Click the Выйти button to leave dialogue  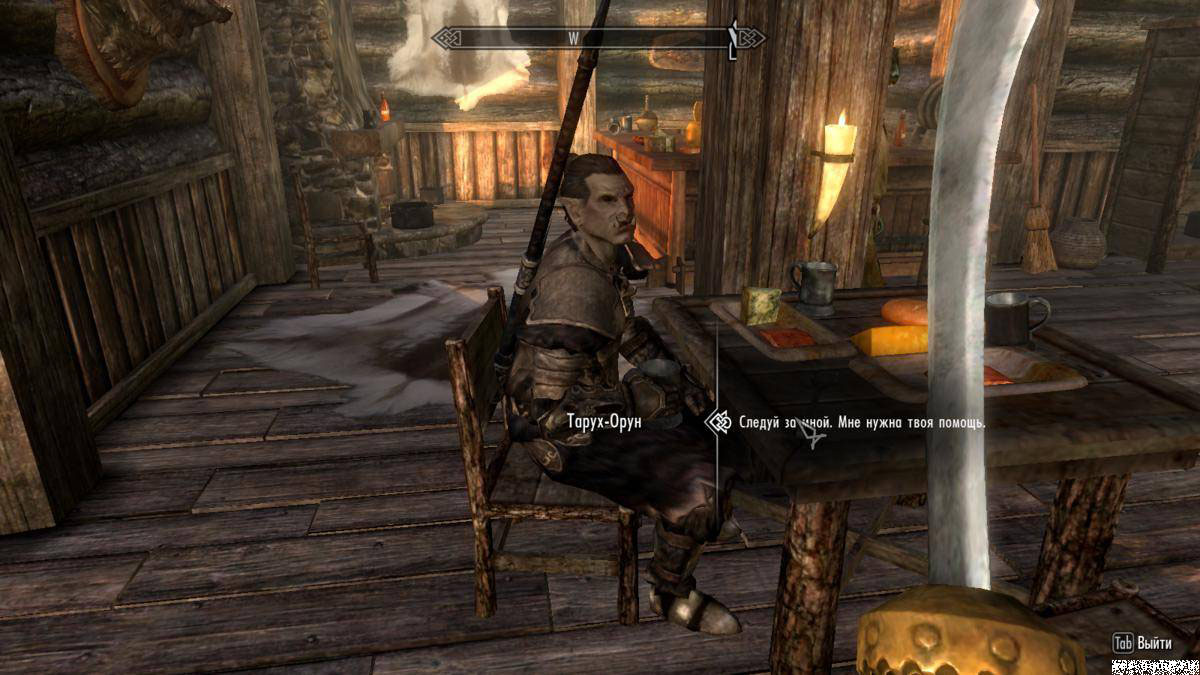(x=1149, y=643)
